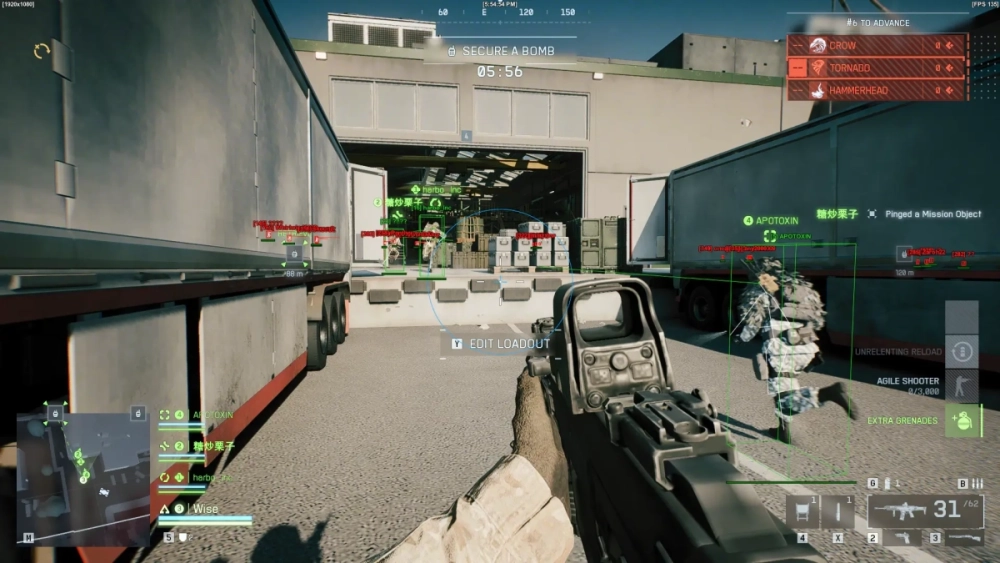The height and width of the screenshot is (563, 1000).
Task: Select the CROW squad row
Action: [x=877, y=45]
